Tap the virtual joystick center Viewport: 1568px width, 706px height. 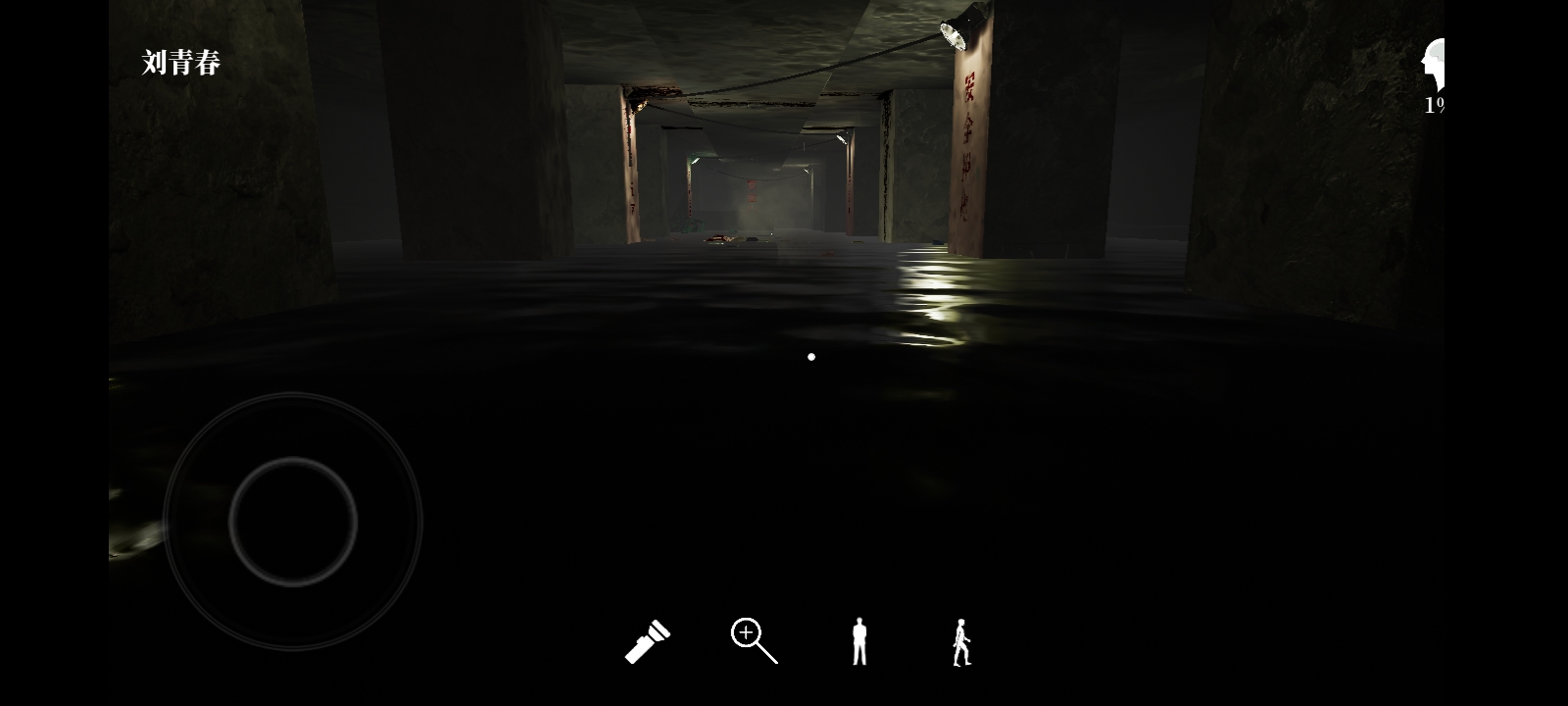pyautogui.click(x=293, y=521)
